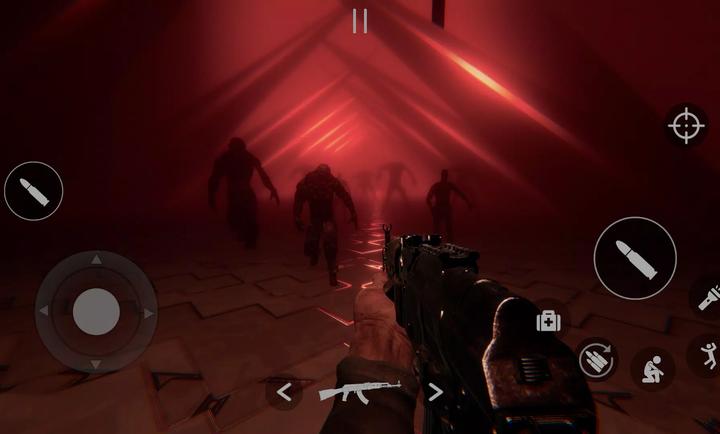Tap the virtual movement joystick knob
Viewport: 720px width, 434px height.
pos(96,312)
